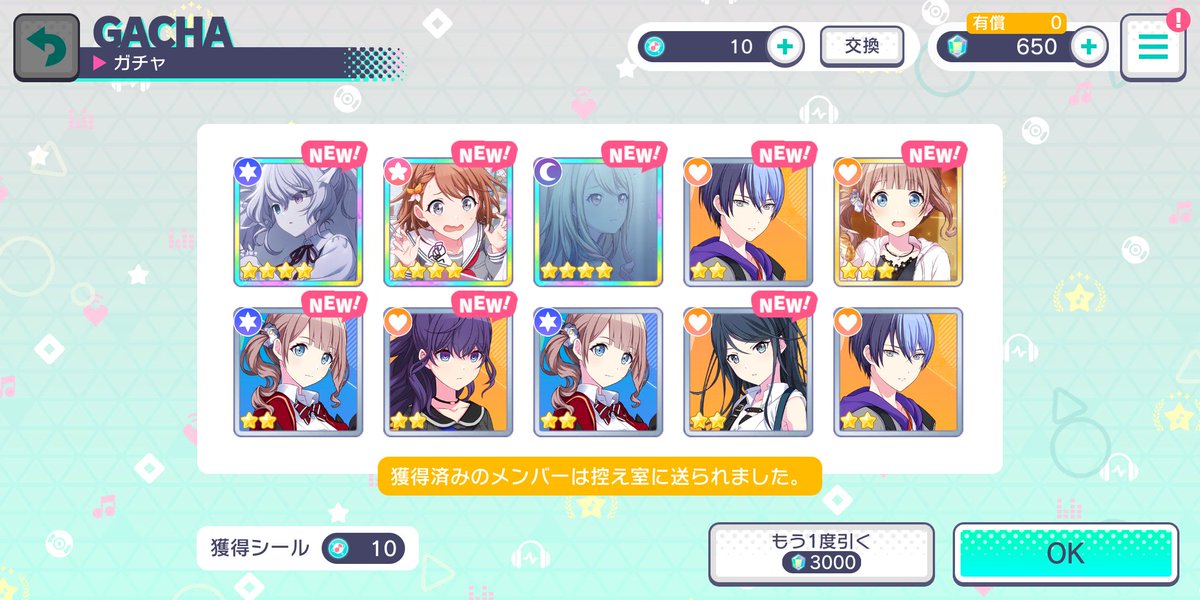Inspect the four-star card with moon icon
This screenshot has width=1200, height=600.
pyautogui.click(x=597, y=221)
